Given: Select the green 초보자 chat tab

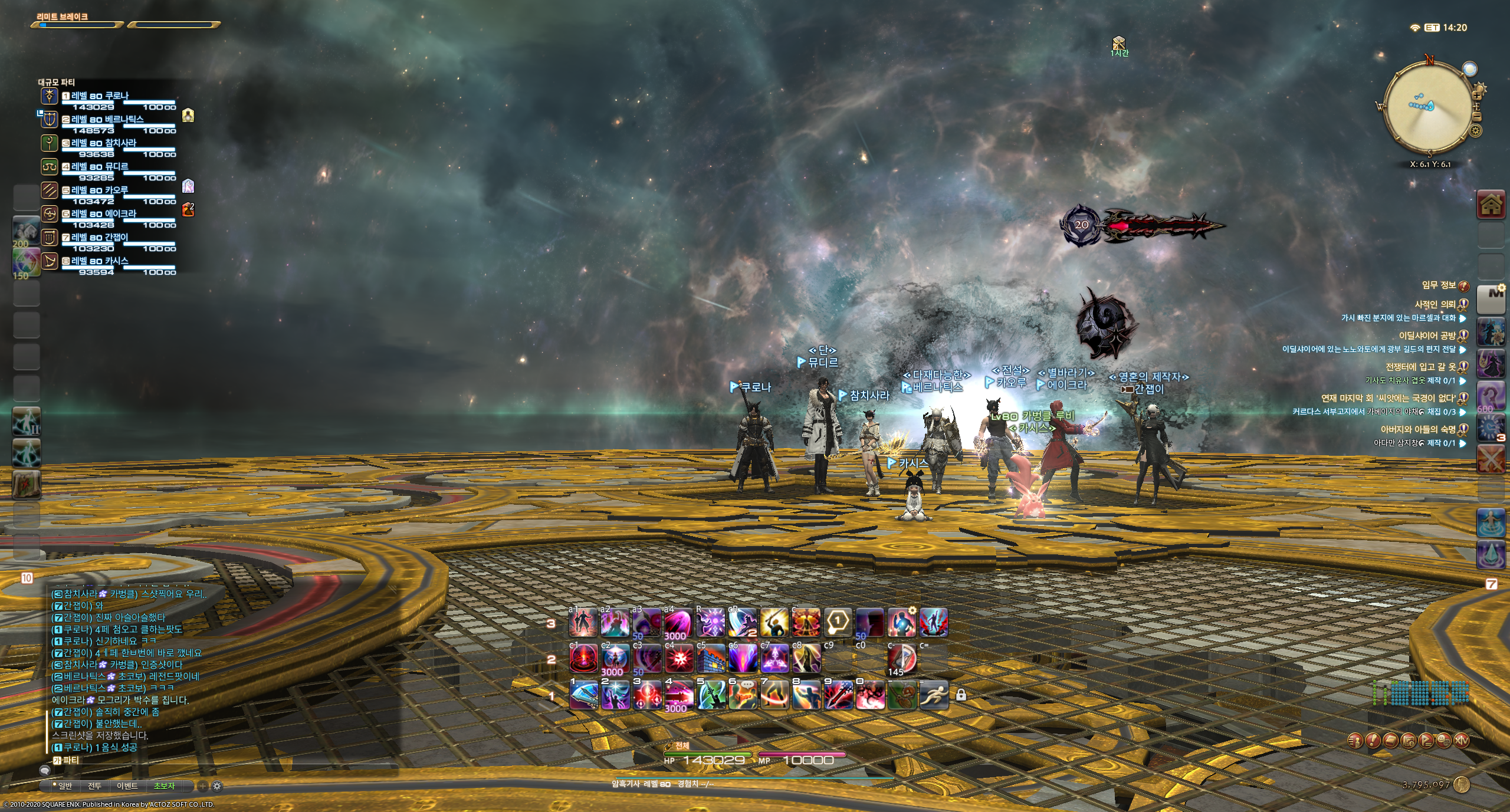Looking at the screenshot, I should pos(164,786).
